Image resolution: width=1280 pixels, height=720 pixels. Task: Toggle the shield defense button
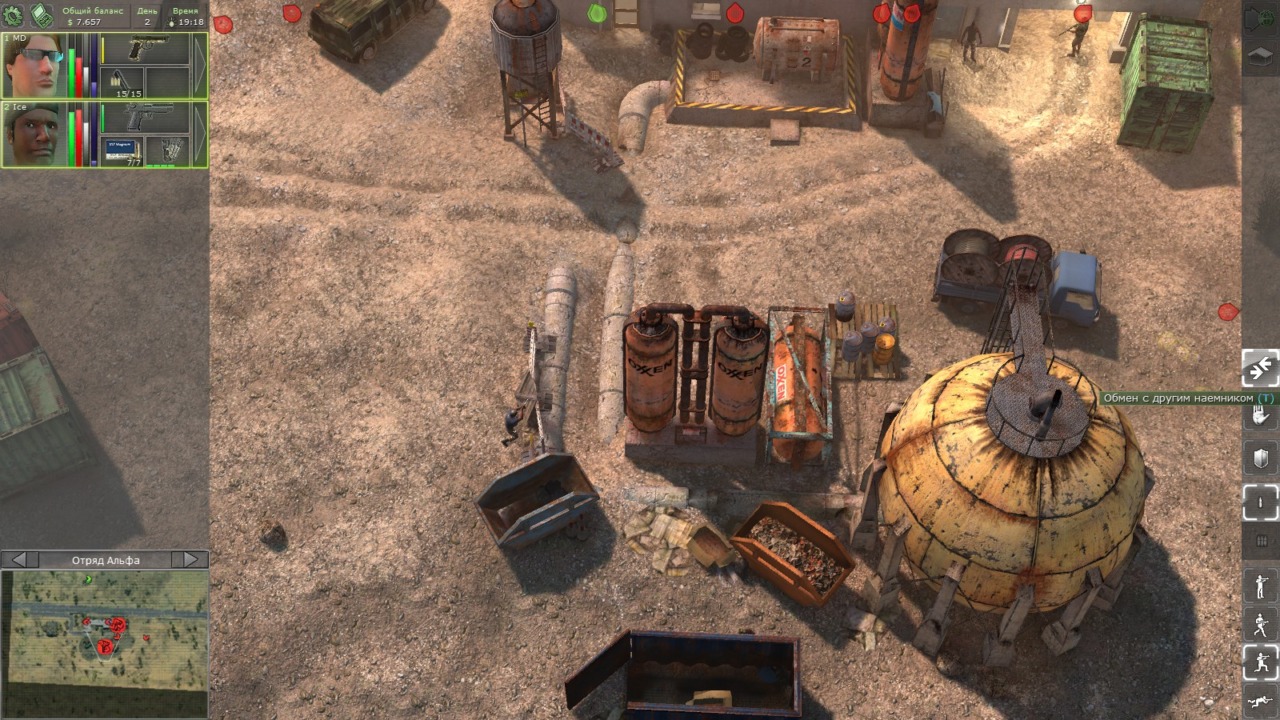(1260, 459)
